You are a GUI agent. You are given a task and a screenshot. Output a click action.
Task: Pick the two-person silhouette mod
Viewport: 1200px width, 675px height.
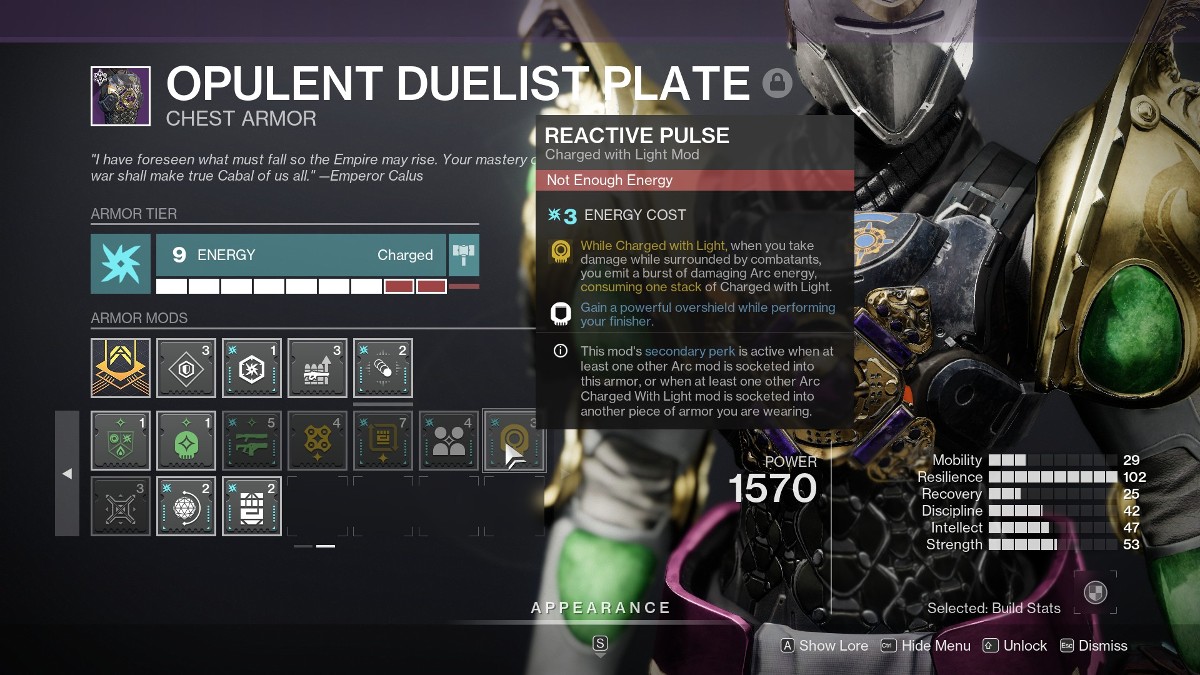point(449,440)
